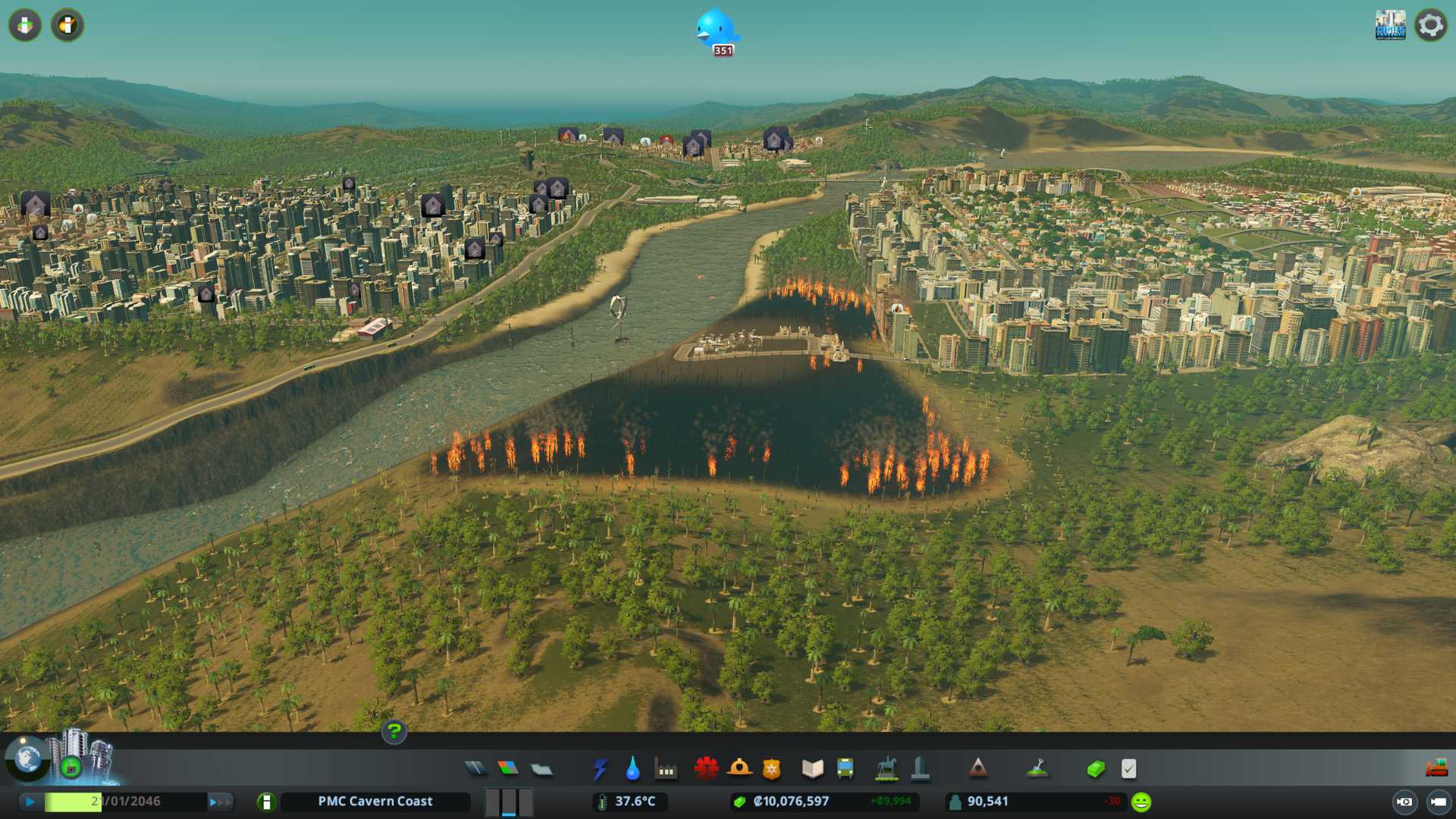This screenshot has width=1456, height=819.
Task: Activate the bulldozer tool
Action: pyautogui.click(x=1436, y=769)
